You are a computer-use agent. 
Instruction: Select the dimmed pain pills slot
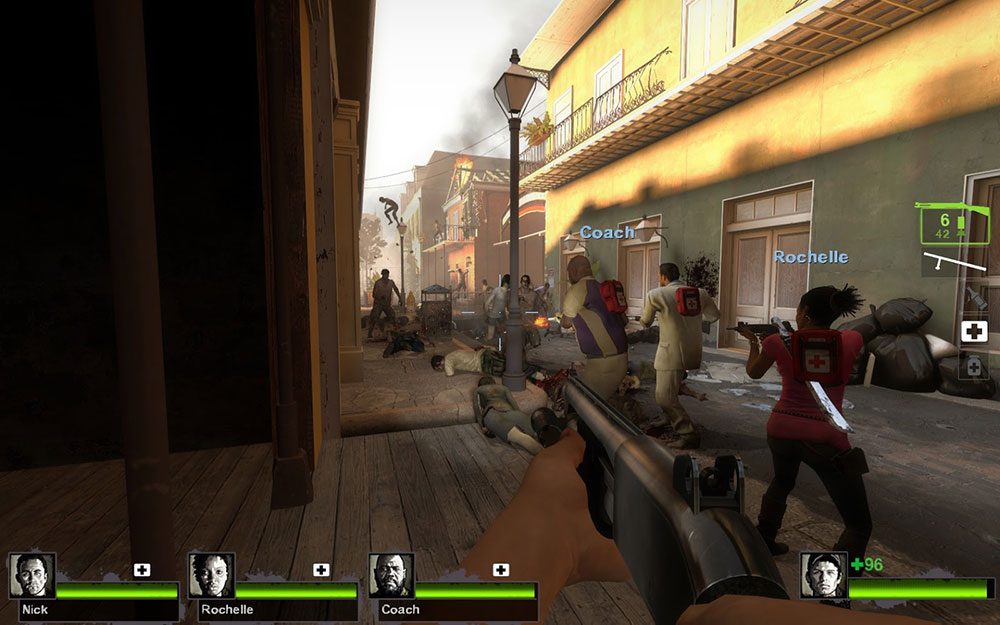tap(974, 366)
